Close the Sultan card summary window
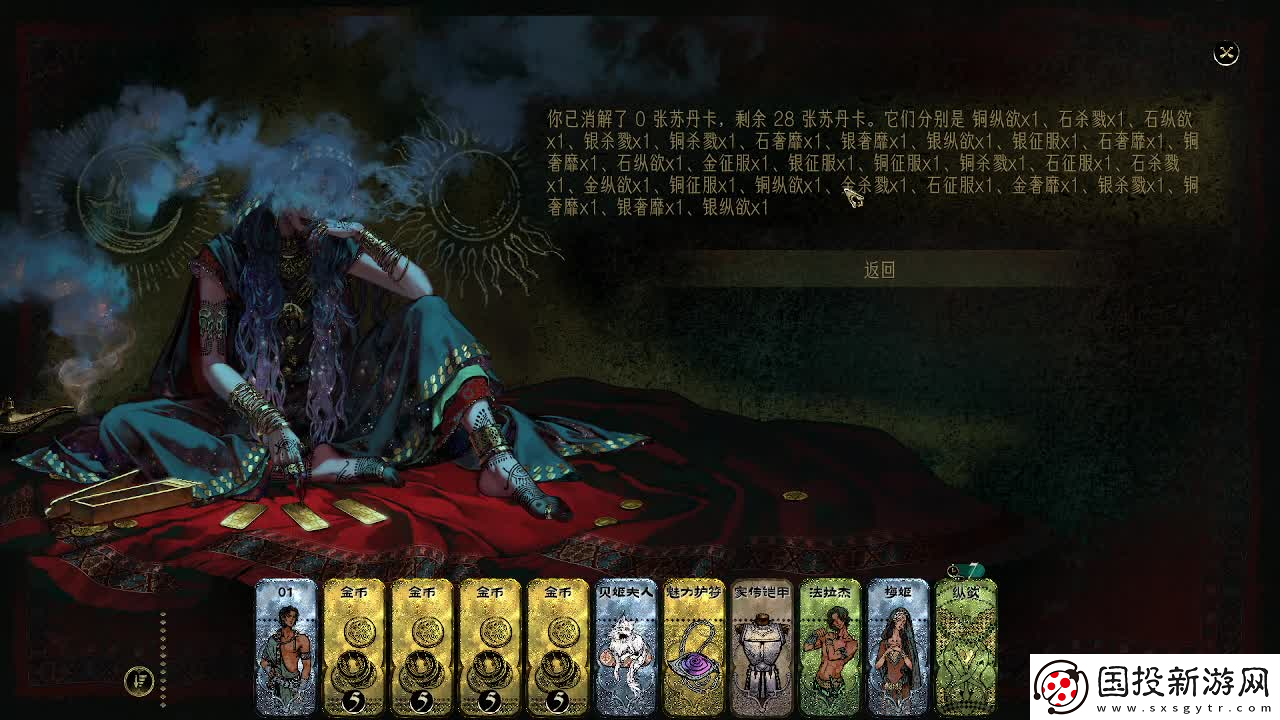 pyautogui.click(x=1226, y=54)
